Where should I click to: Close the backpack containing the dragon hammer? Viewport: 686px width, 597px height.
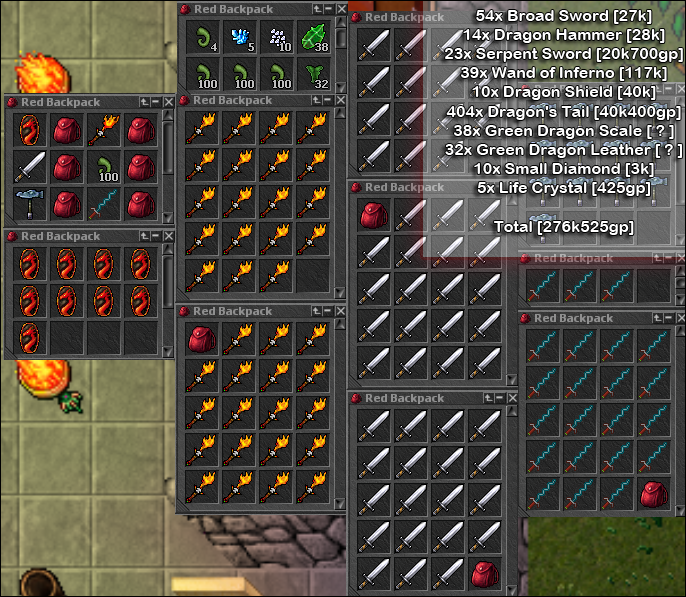click(x=169, y=101)
